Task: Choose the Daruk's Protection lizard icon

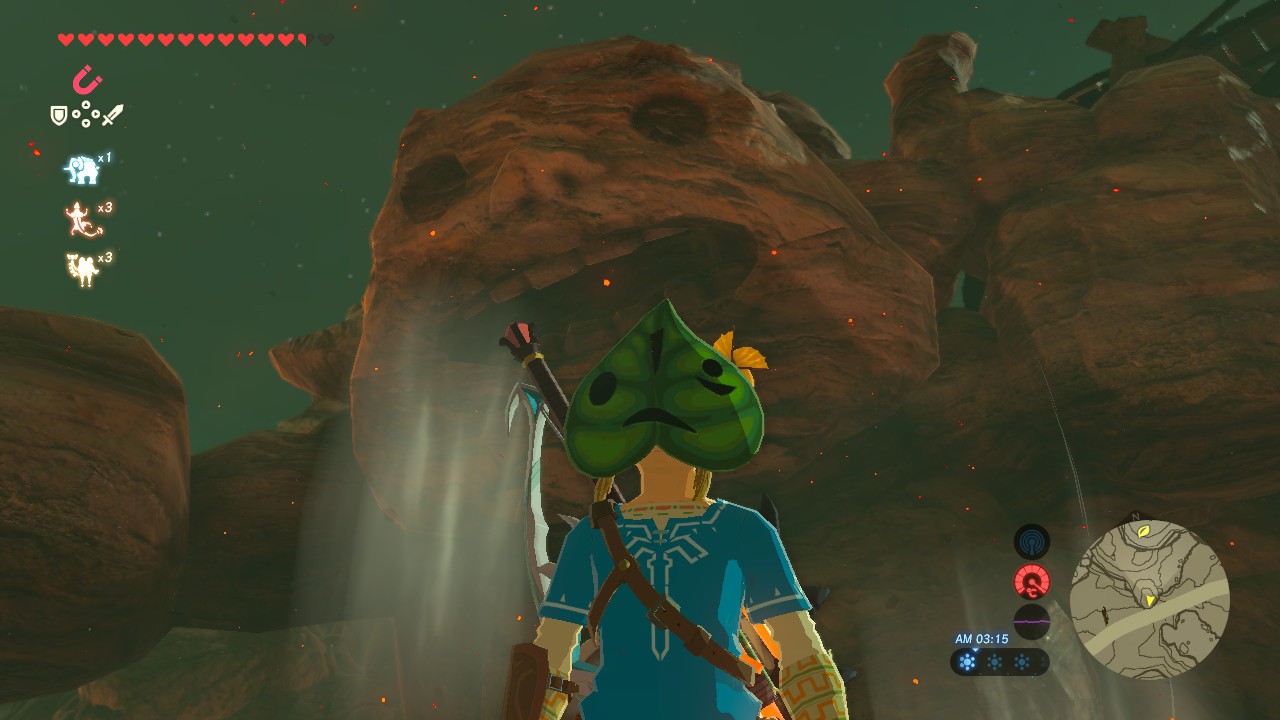Action: 82,220
